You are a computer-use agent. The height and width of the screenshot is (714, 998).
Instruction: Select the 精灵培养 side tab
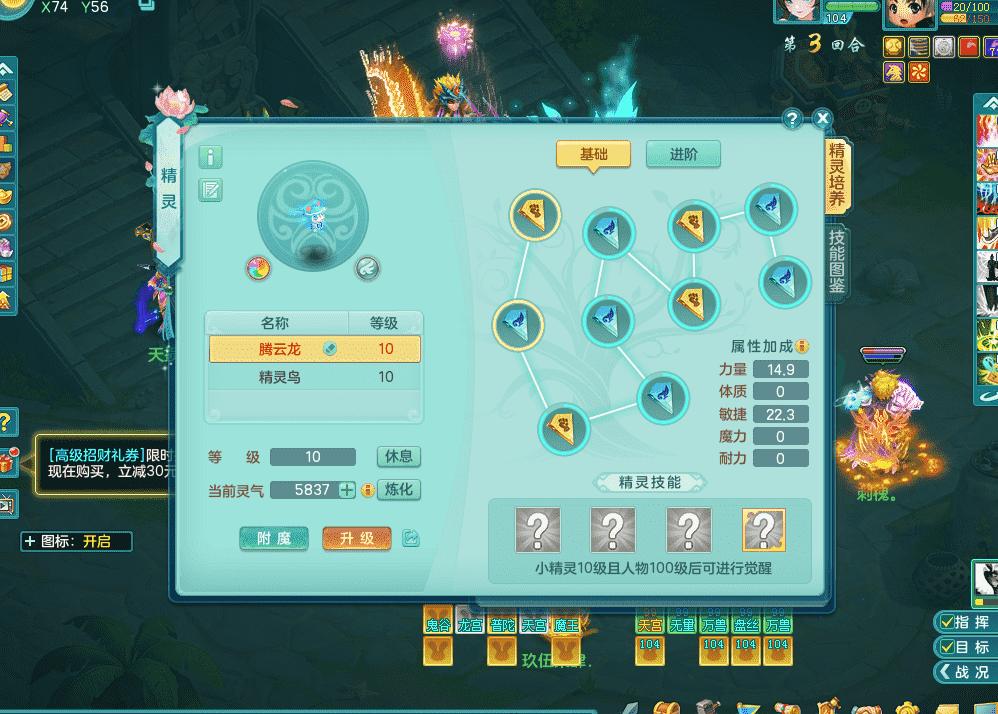tap(837, 177)
